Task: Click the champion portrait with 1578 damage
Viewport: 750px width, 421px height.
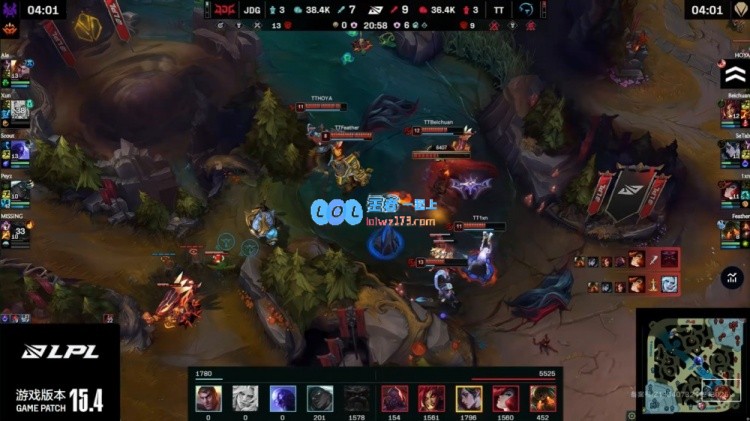Action: tap(357, 398)
